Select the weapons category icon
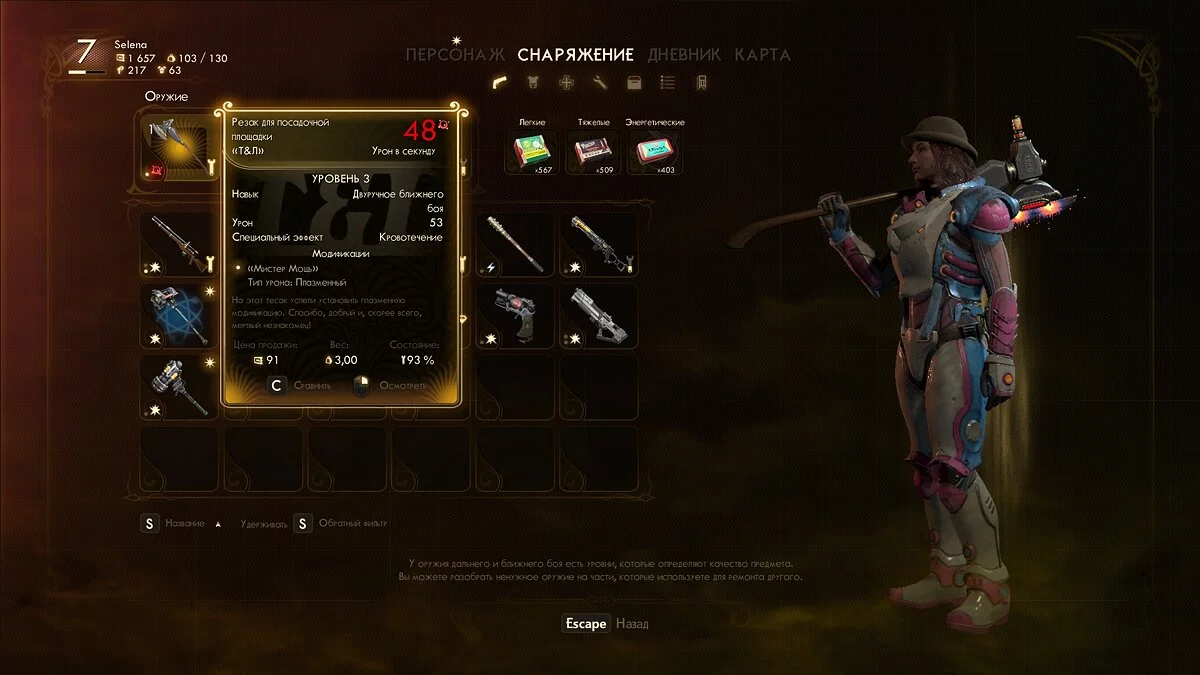Viewport: 1200px width, 675px height. (x=499, y=83)
